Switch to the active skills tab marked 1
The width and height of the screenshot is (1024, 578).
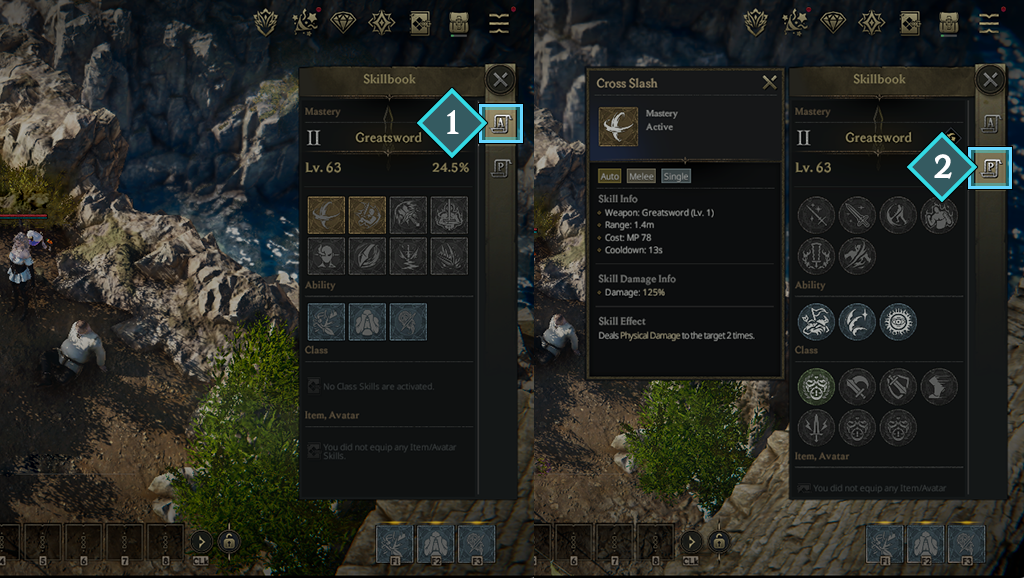coord(499,123)
